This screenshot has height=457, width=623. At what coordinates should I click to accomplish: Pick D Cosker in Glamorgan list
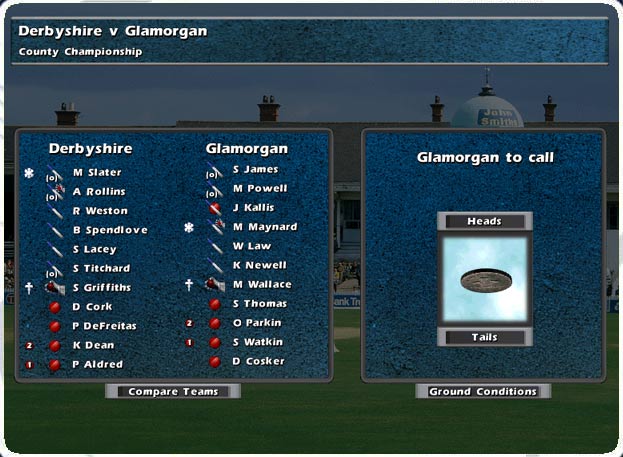[258, 361]
